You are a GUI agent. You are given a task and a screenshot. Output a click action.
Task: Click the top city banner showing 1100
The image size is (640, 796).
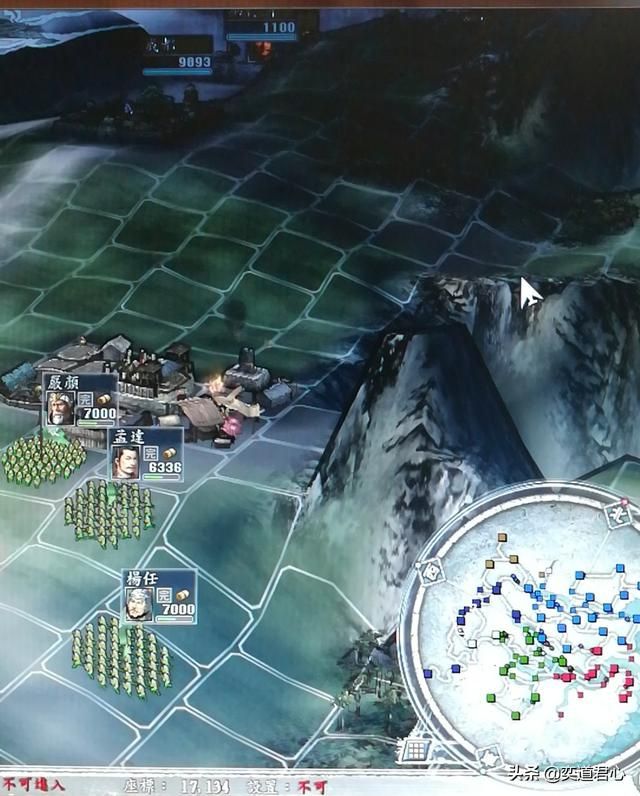pos(262,26)
